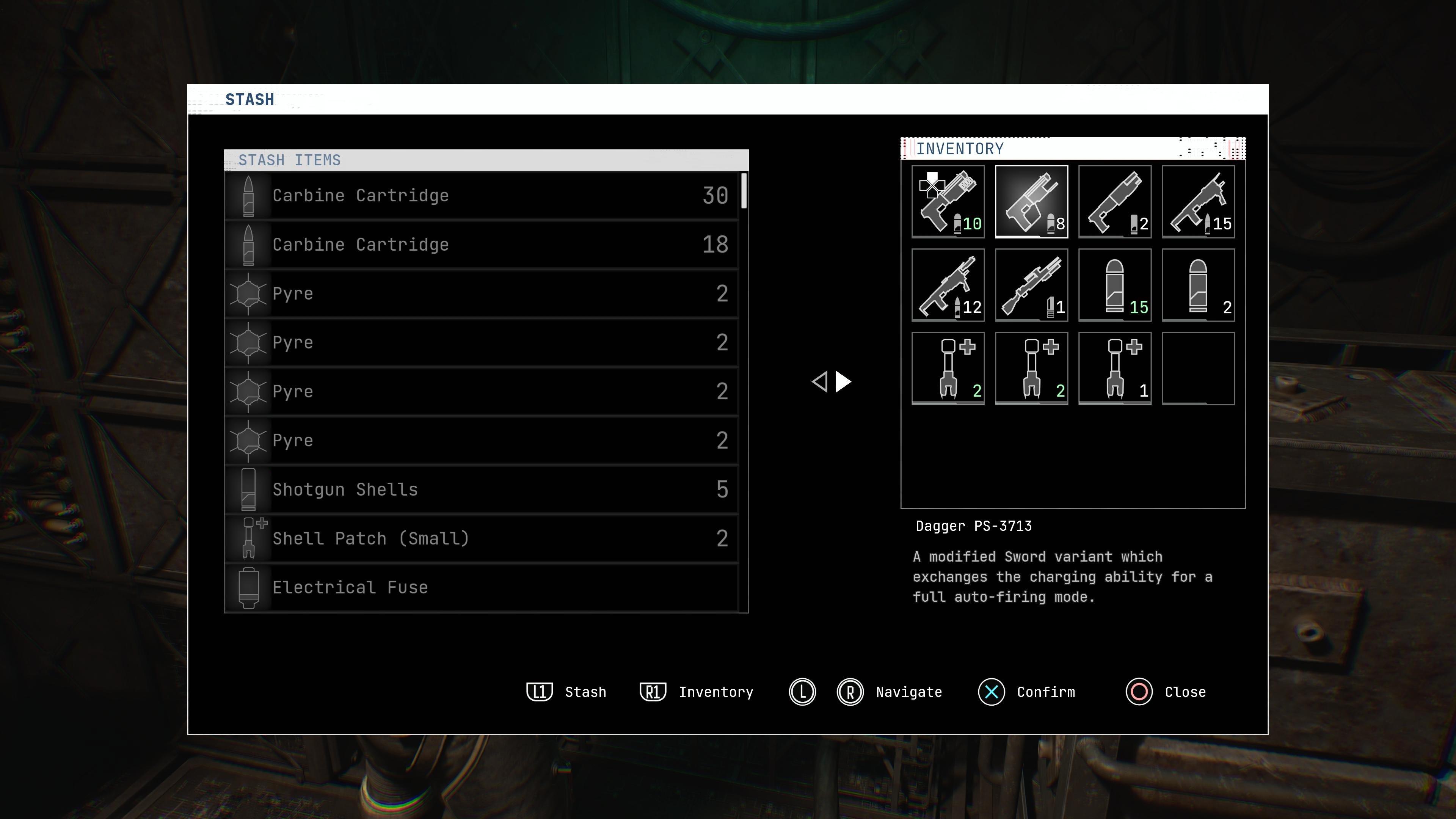The width and height of the screenshot is (1456, 819).
Task: Pick the weapon slot showing 15 ammo
Action: coord(1198,202)
